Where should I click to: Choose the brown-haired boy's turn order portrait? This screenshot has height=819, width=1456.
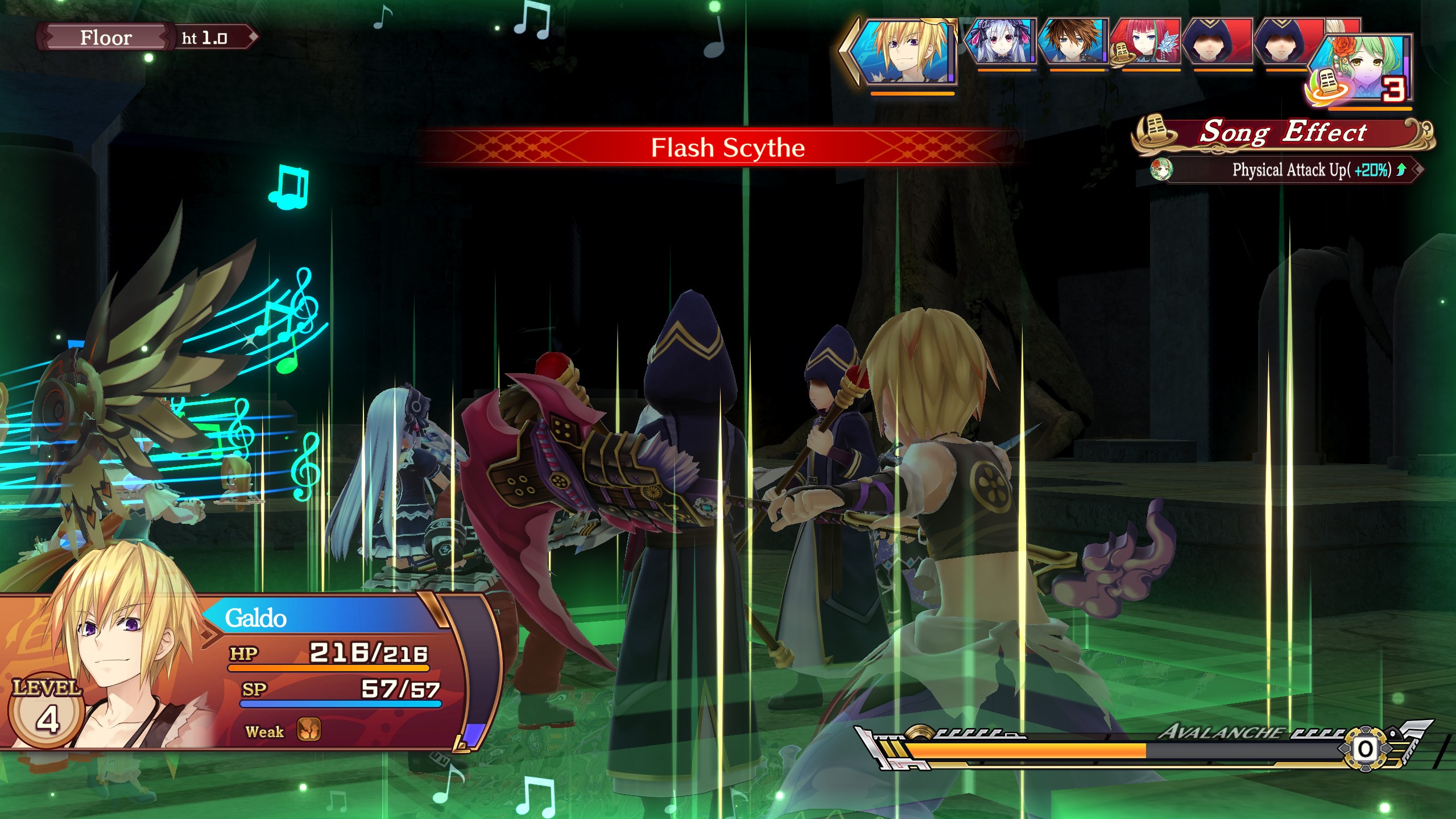[x=1073, y=42]
